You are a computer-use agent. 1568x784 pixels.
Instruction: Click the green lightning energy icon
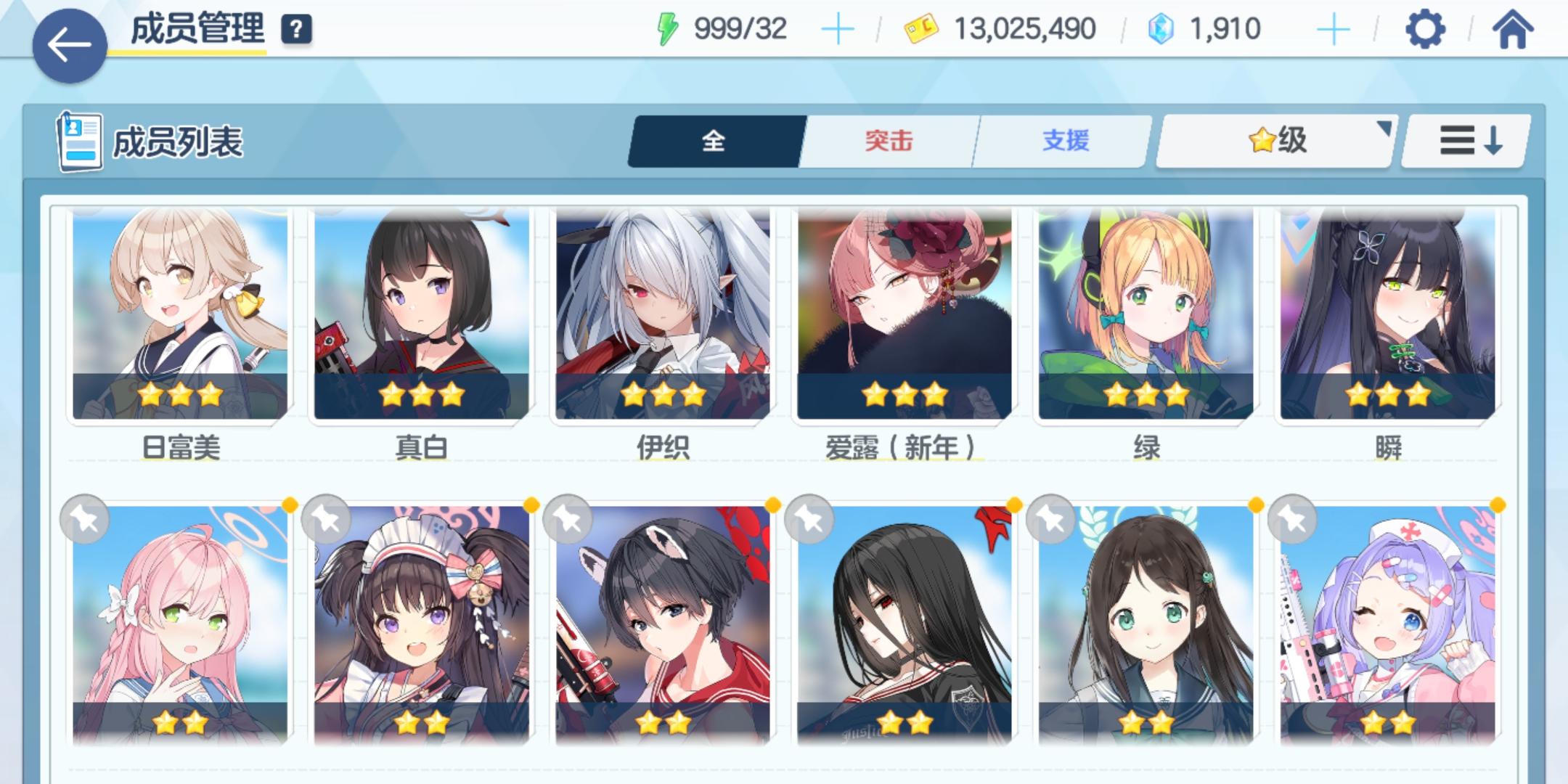coord(665,29)
